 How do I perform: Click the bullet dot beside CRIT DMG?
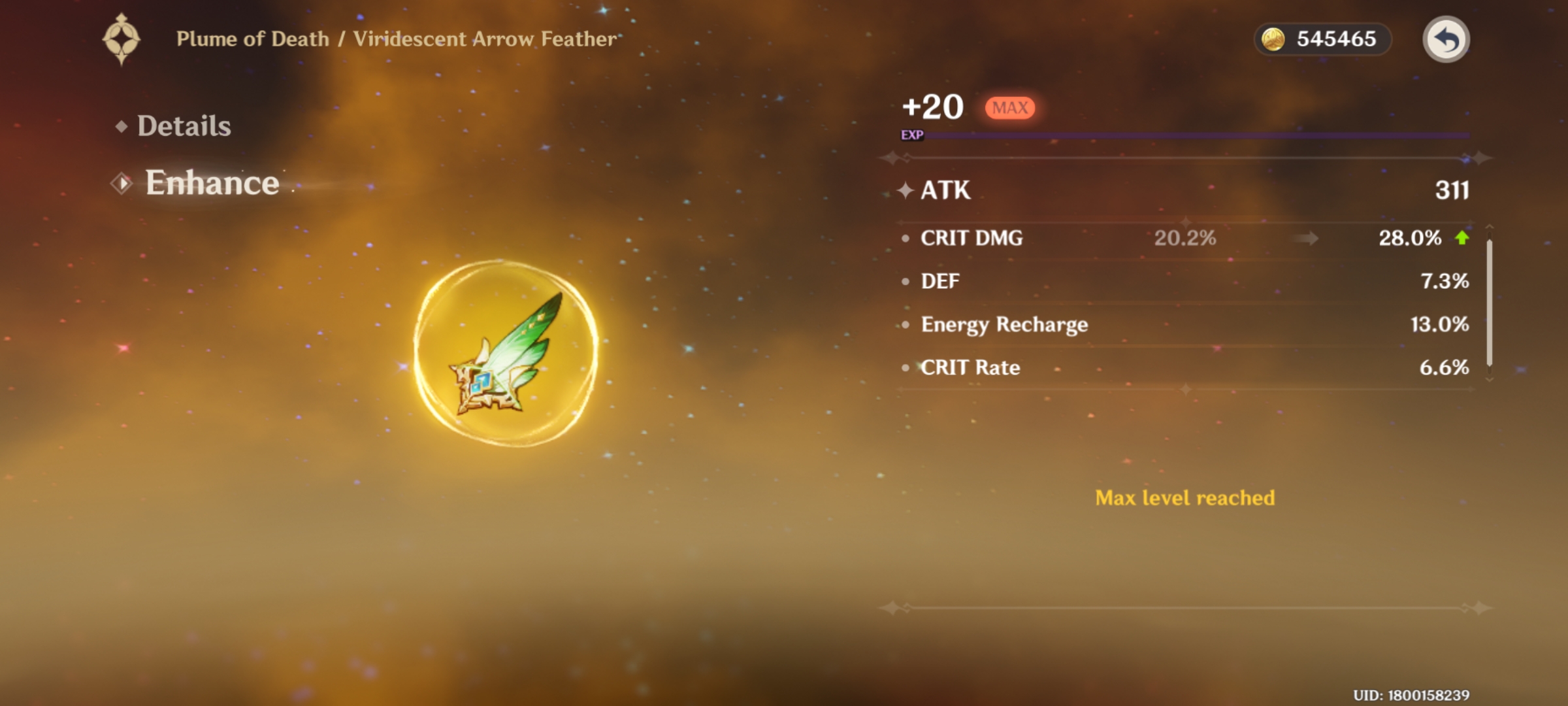[x=905, y=237]
